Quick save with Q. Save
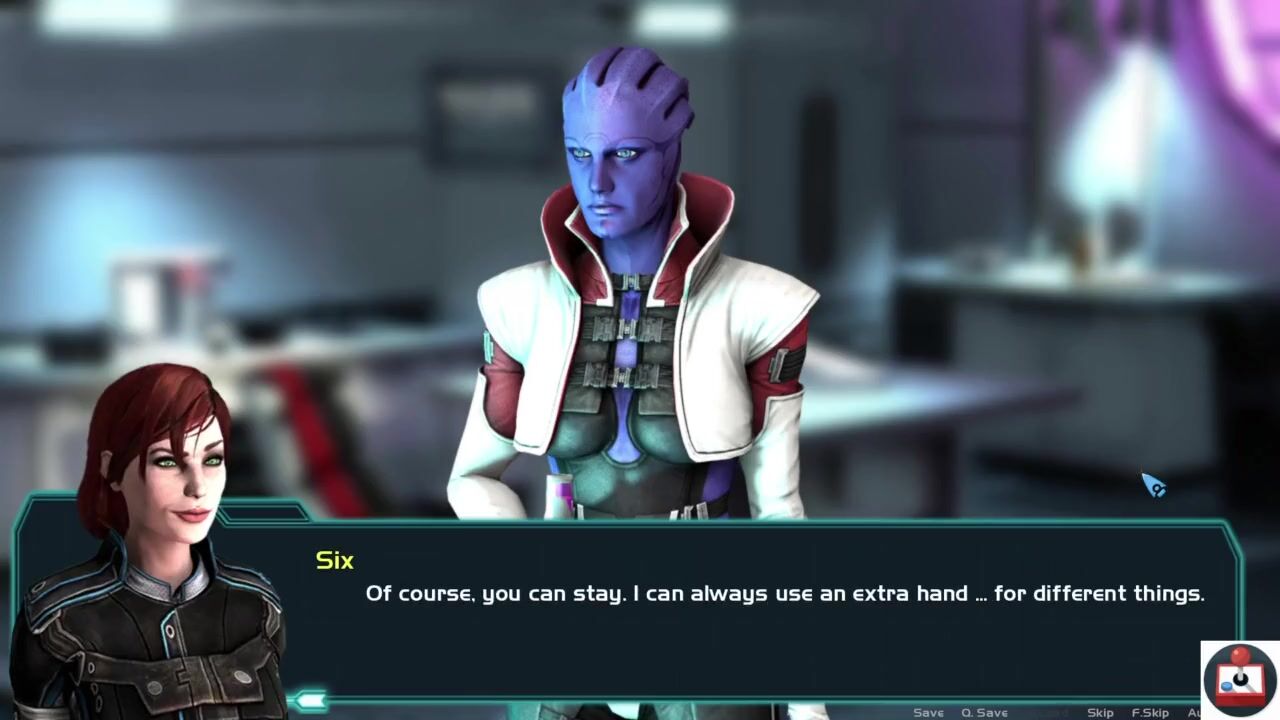This screenshot has width=1280, height=720. pos(984,712)
